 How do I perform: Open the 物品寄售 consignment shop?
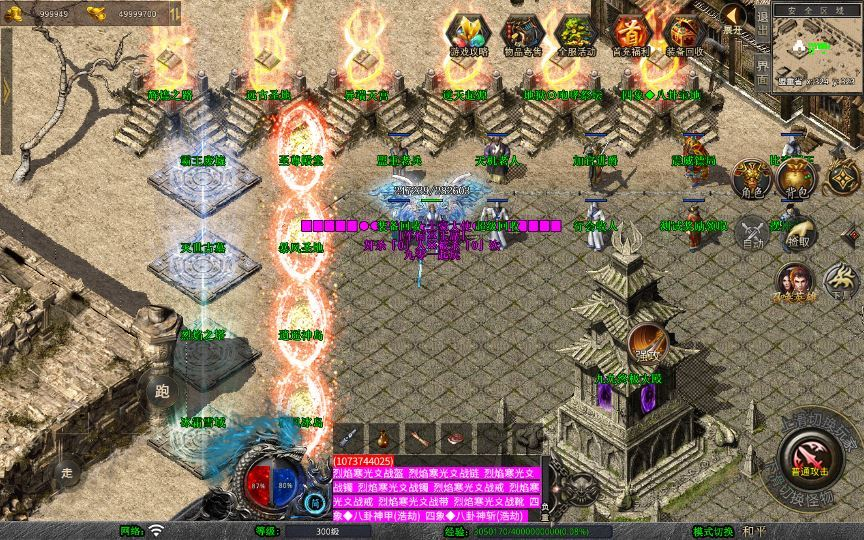(522, 35)
